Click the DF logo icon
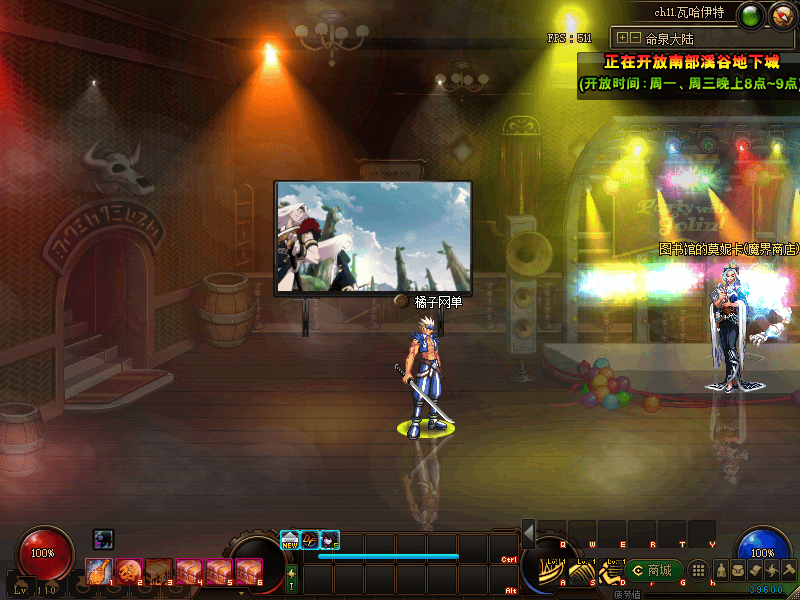This screenshot has width=800, height=600. pyautogui.click(x=310, y=539)
